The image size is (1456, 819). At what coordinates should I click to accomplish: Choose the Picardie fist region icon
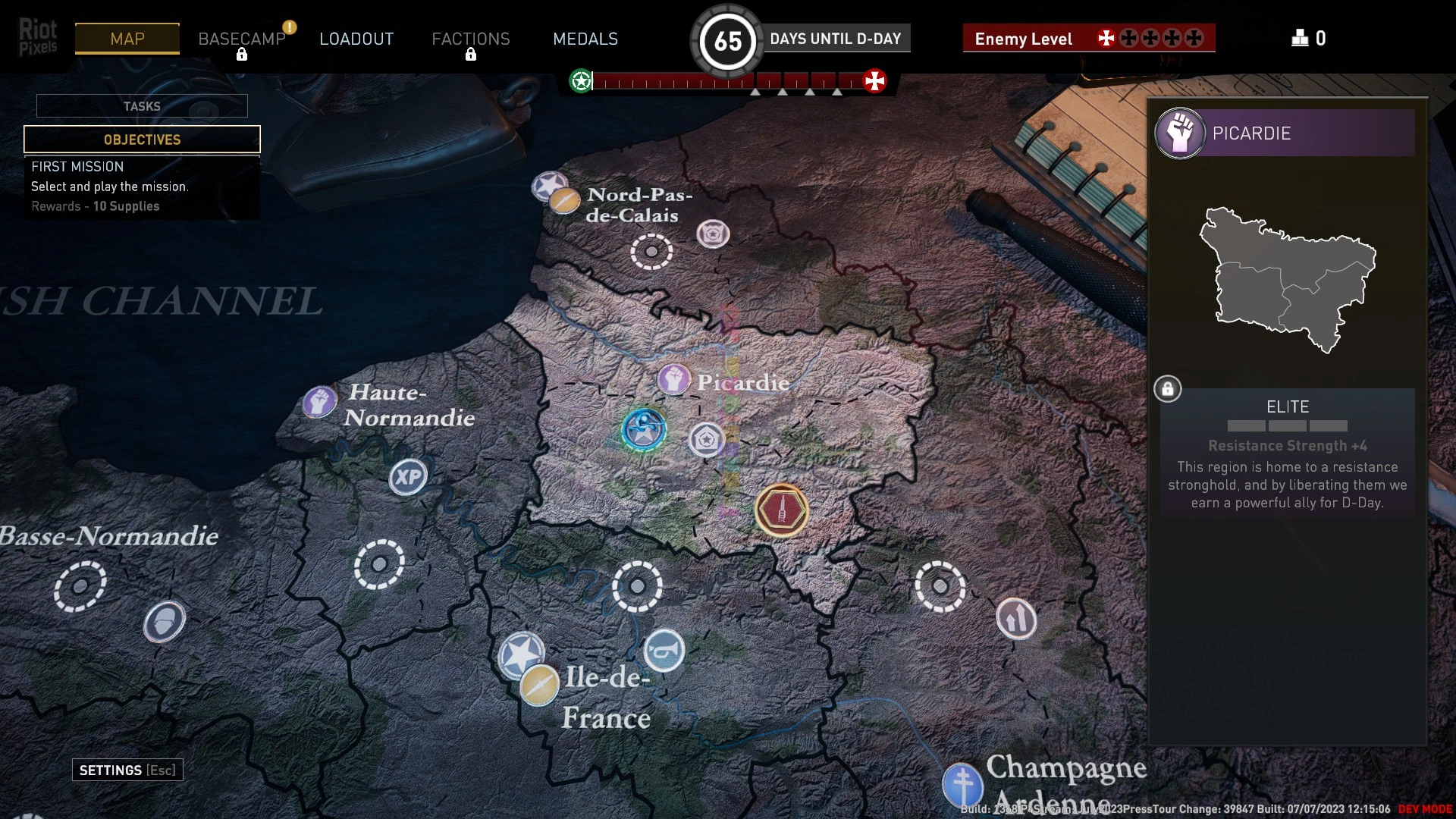click(x=673, y=379)
